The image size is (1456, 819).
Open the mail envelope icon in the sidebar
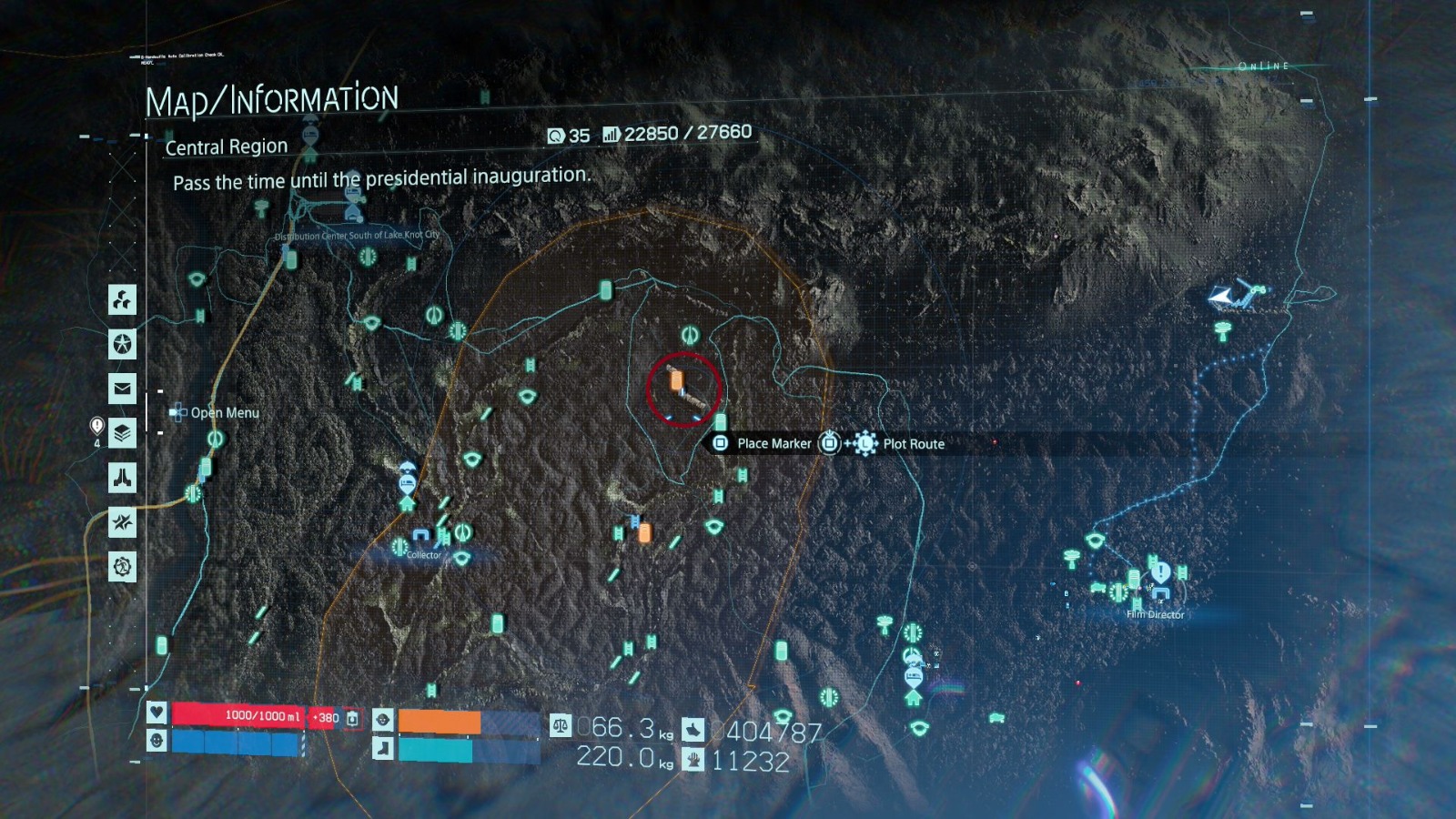[123, 389]
